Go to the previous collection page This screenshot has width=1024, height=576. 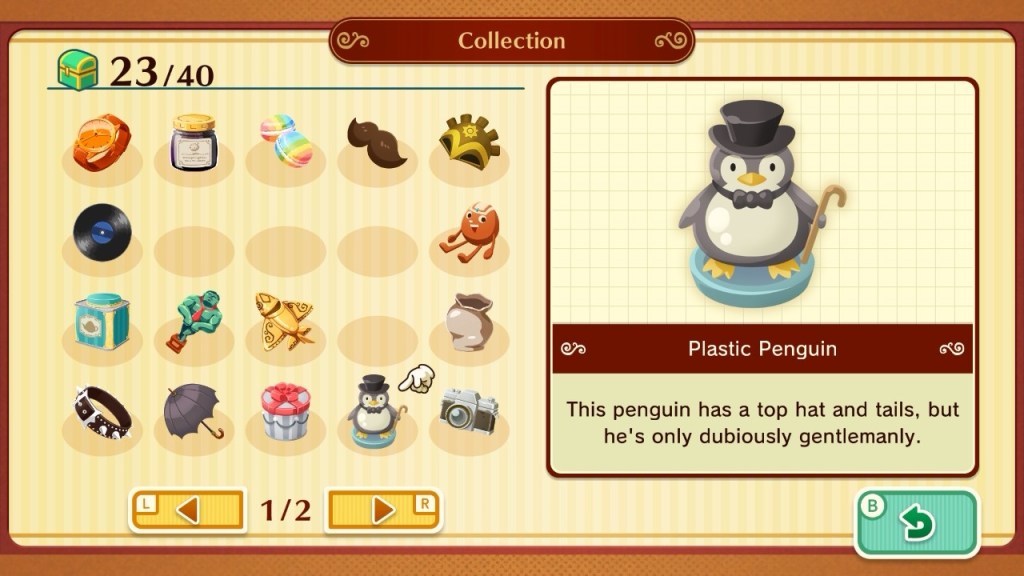point(187,510)
